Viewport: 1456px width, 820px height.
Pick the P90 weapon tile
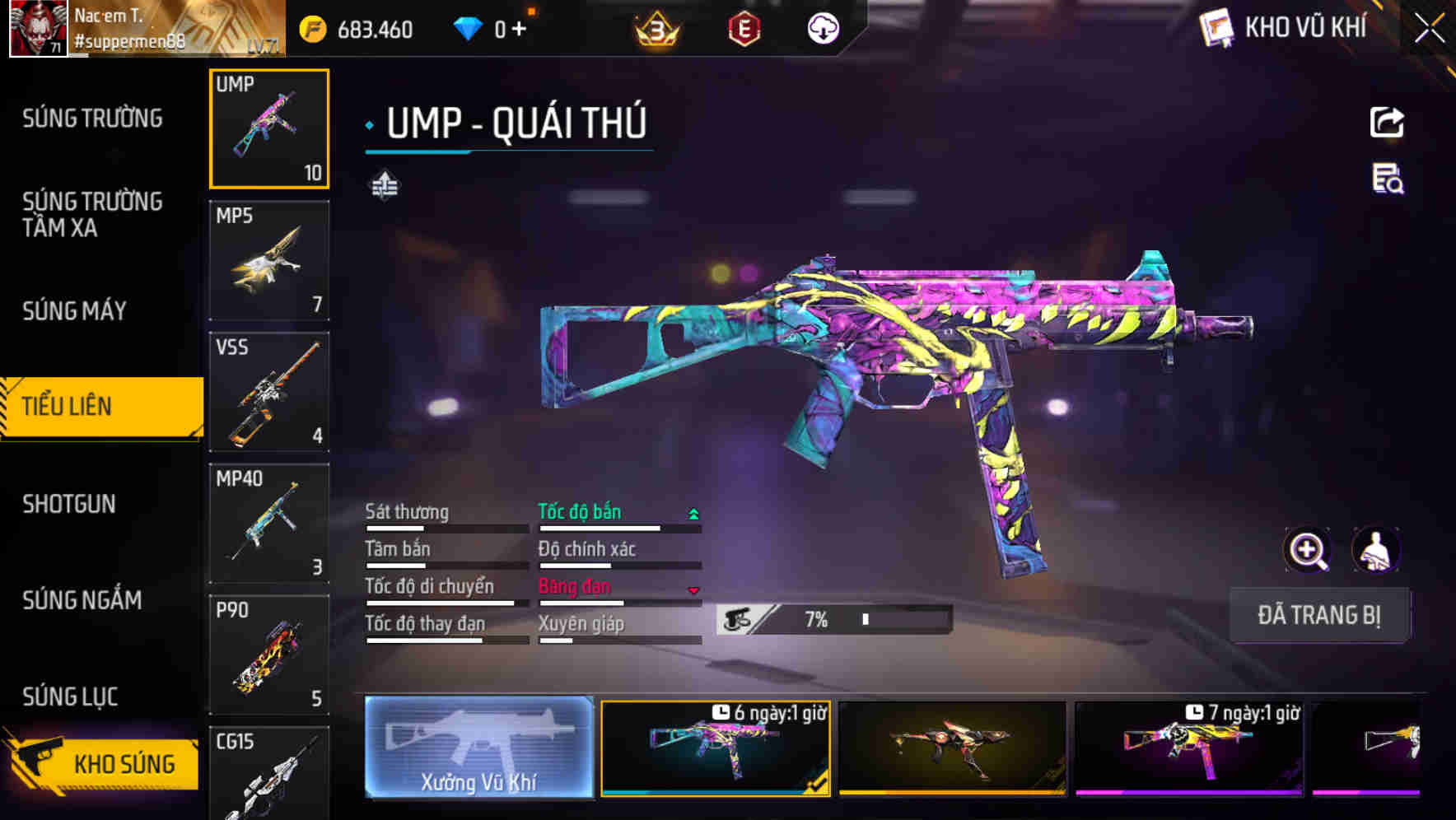tap(269, 655)
